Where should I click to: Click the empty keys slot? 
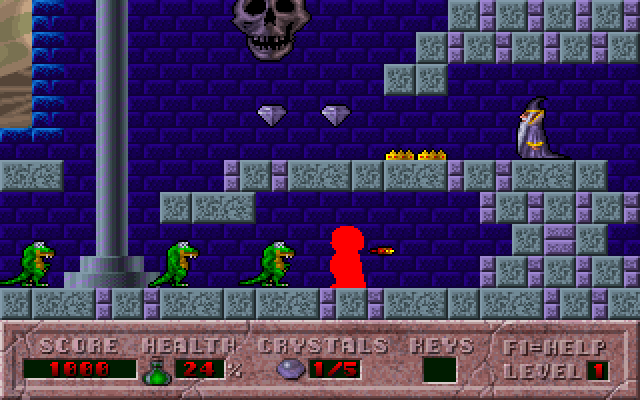tap(439, 369)
